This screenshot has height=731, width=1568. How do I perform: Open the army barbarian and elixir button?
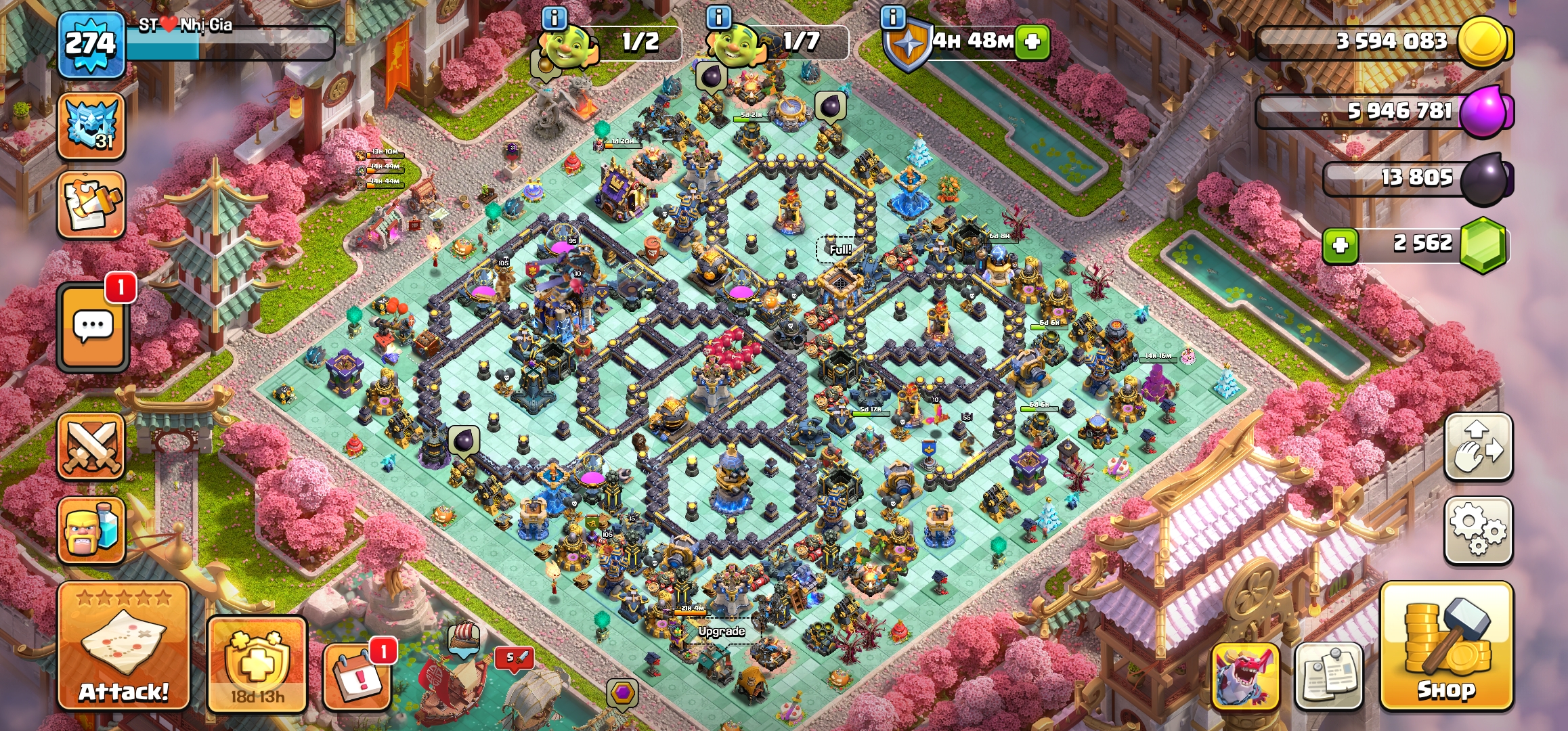tap(91, 530)
